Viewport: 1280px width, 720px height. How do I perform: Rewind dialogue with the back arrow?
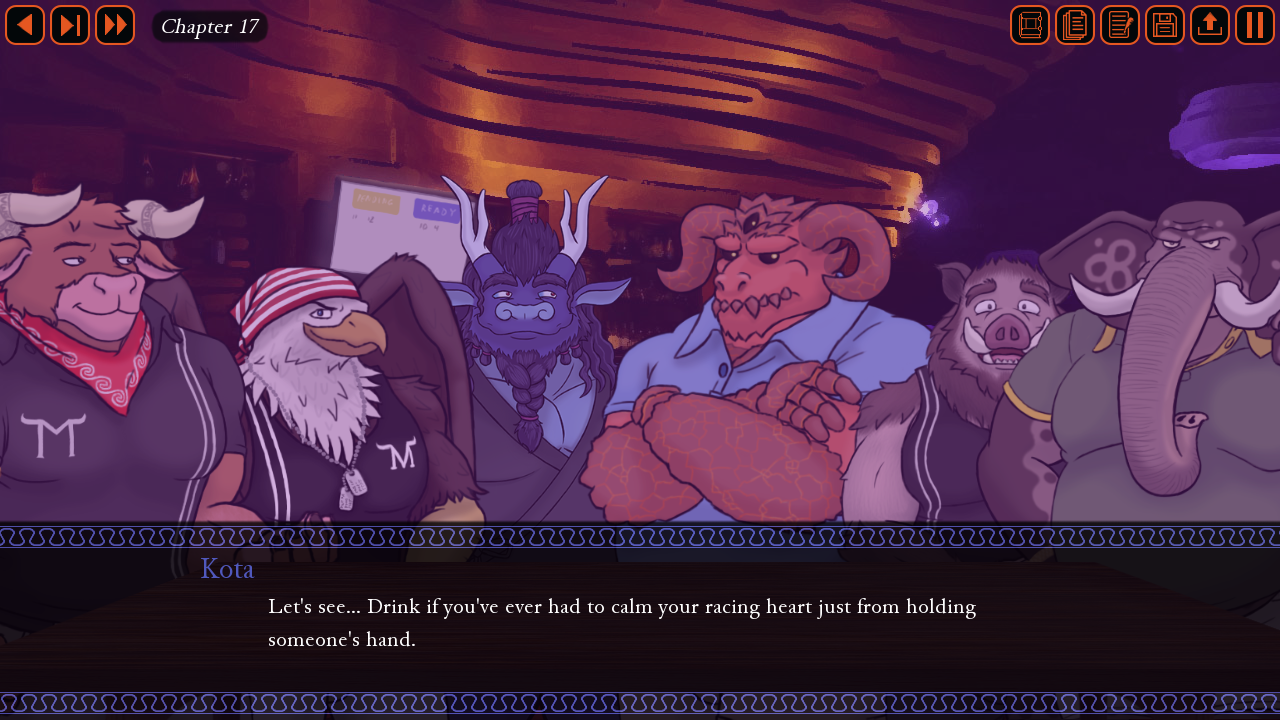point(25,25)
